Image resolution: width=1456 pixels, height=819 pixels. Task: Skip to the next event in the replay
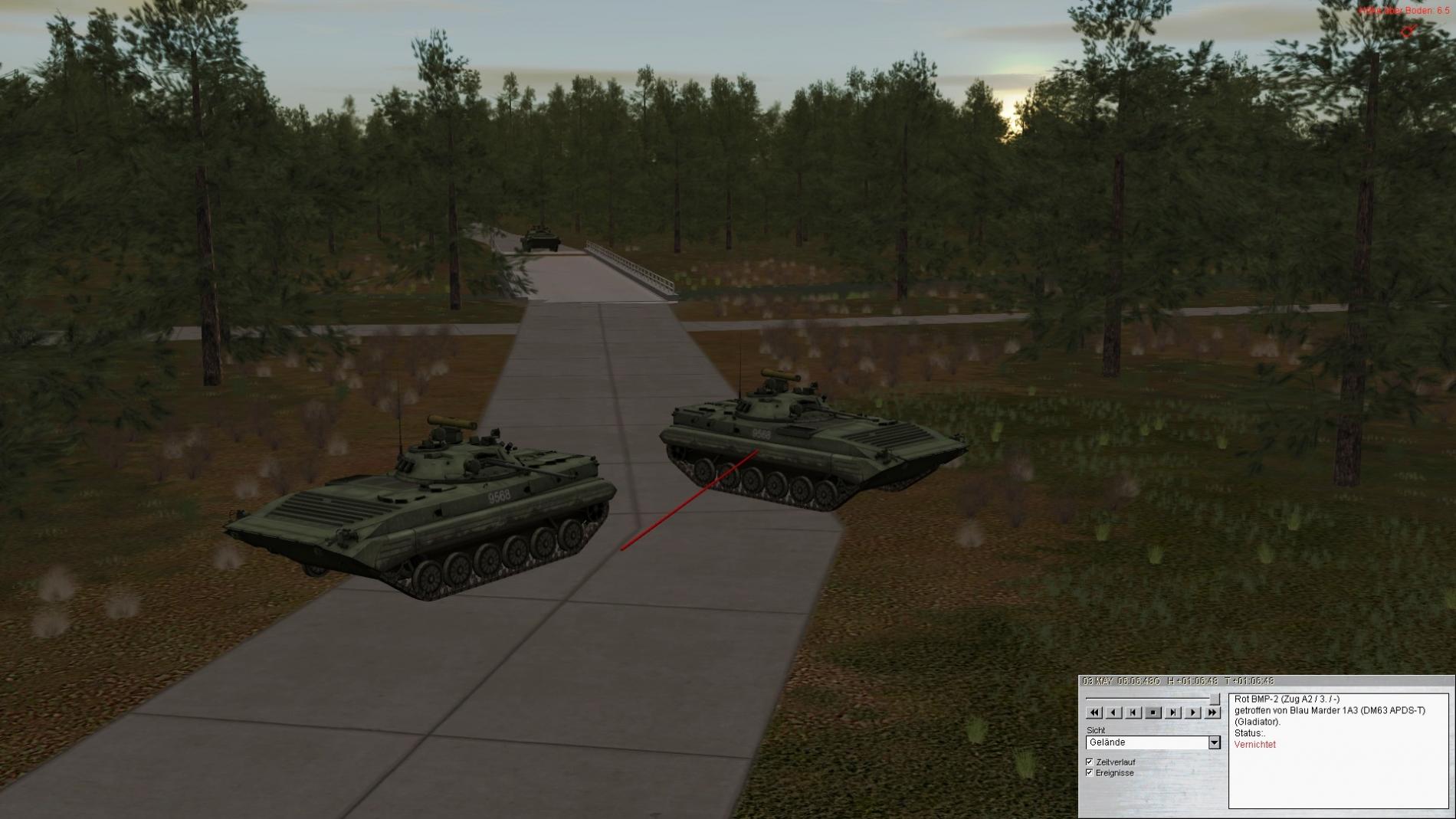point(1172,713)
